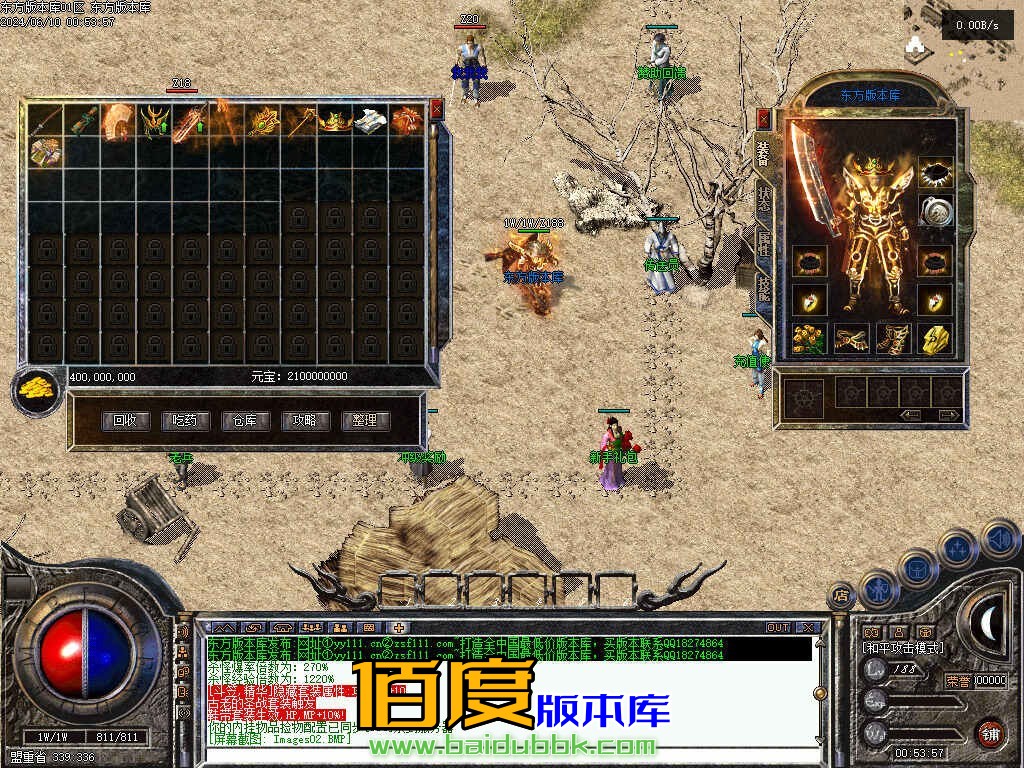This screenshot has width=1024, height=768.
Task: Use the 吃药 potion button
Action: [185, 421]
